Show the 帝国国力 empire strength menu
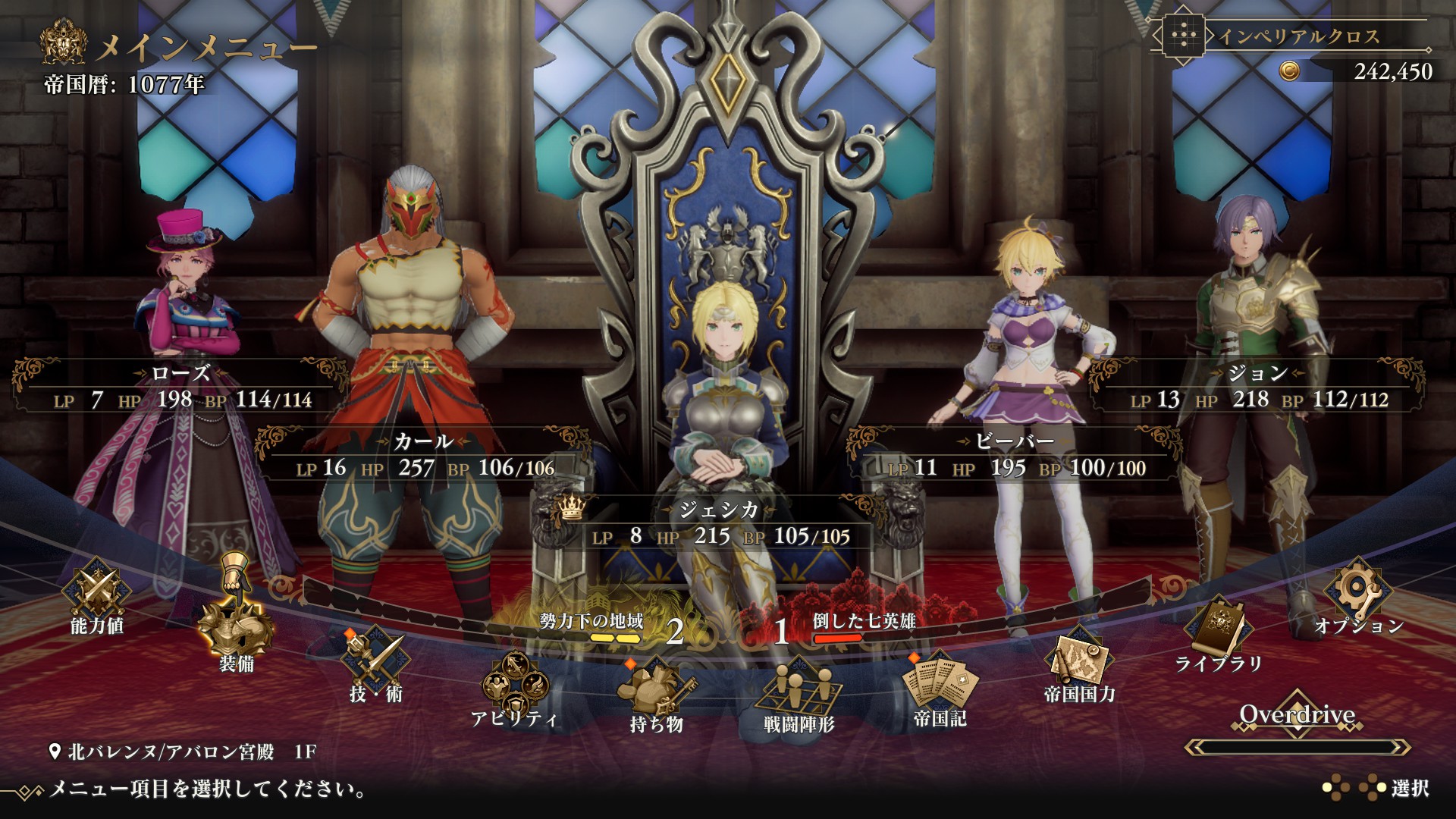 coord(1079,666)
